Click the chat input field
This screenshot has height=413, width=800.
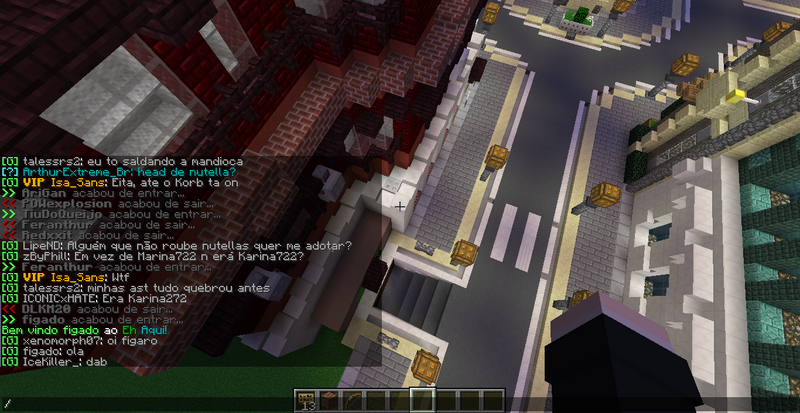tap(150, 404)
